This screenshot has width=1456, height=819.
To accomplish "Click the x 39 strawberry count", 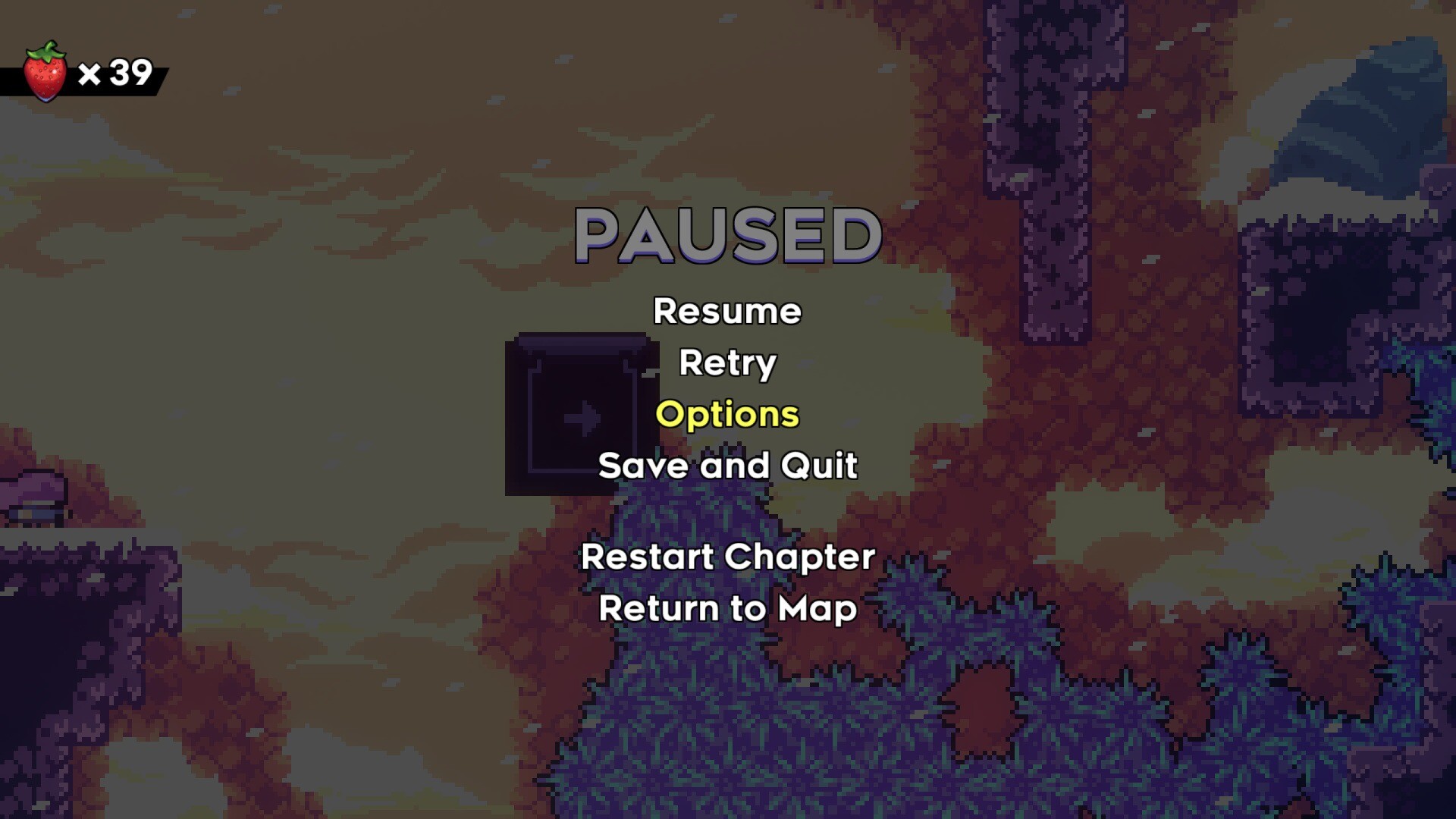I will pyautogui.click(x=112, y=74).
